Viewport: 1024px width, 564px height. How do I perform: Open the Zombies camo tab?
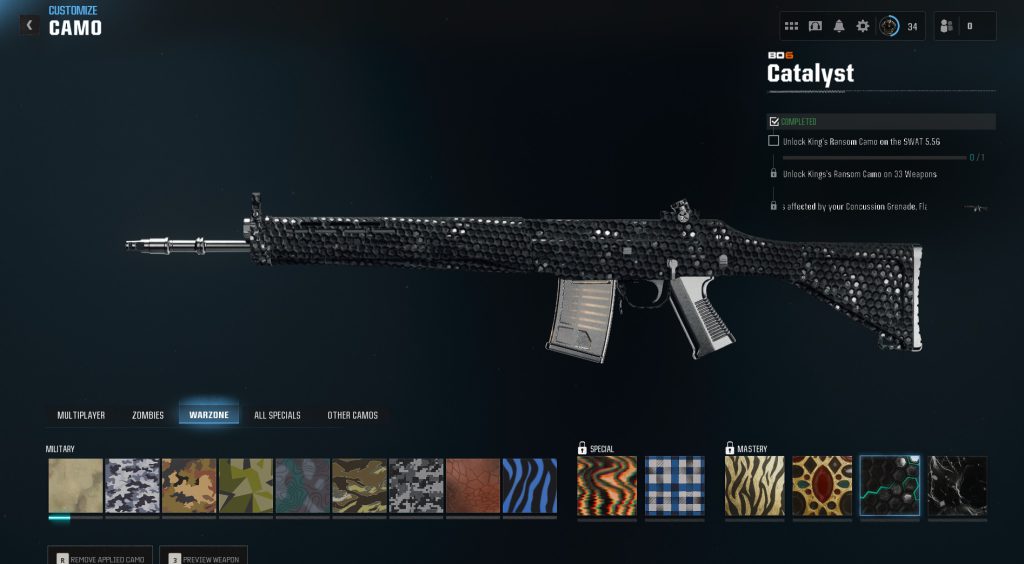coord(148,415)
